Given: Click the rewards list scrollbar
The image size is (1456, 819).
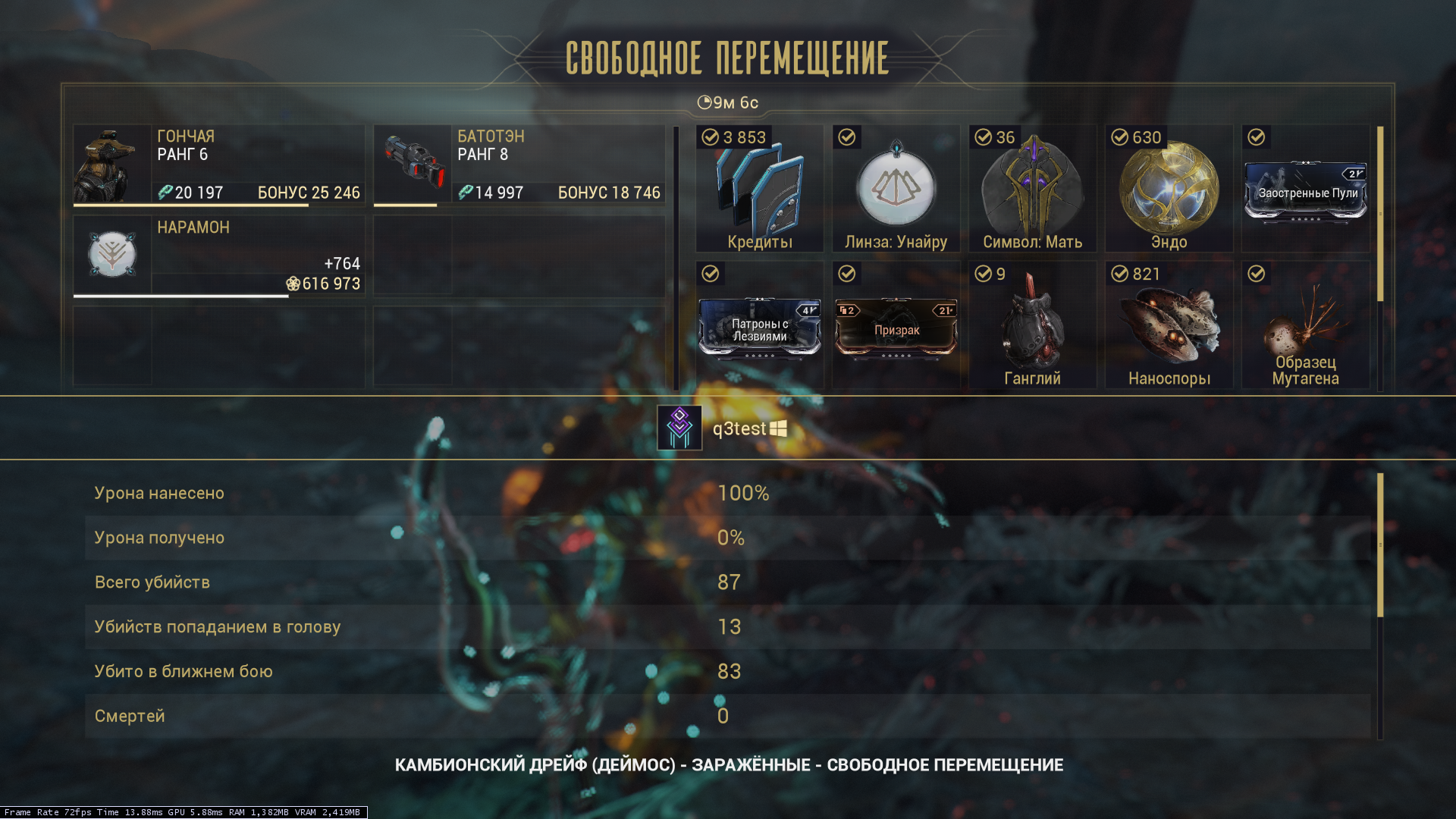Looking at the screenshot, I should tap(1380, 214).
